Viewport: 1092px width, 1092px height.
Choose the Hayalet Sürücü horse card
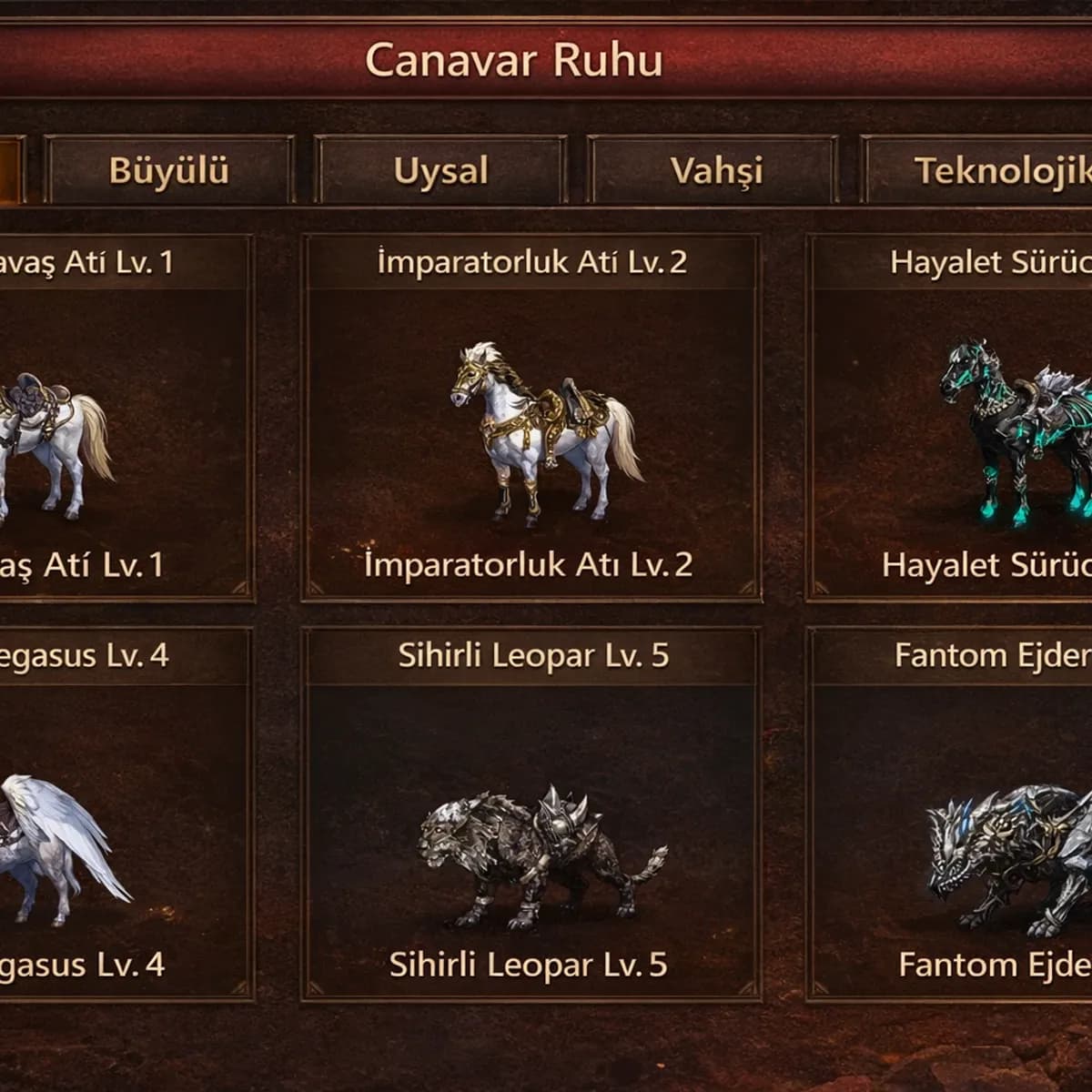tap(951, 419)
